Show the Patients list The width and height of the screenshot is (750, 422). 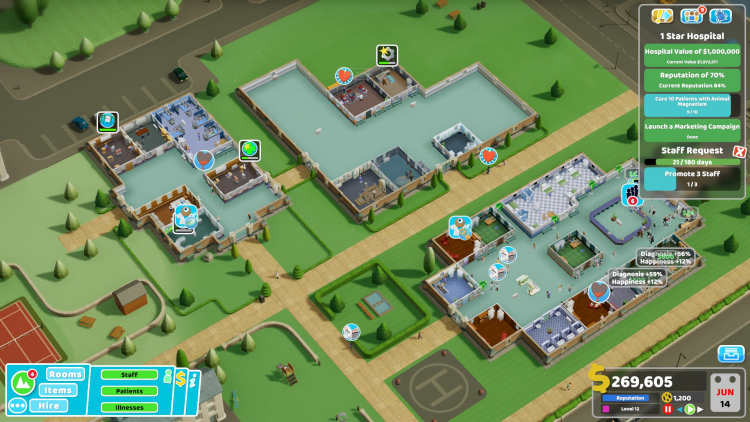coord(130,391)
